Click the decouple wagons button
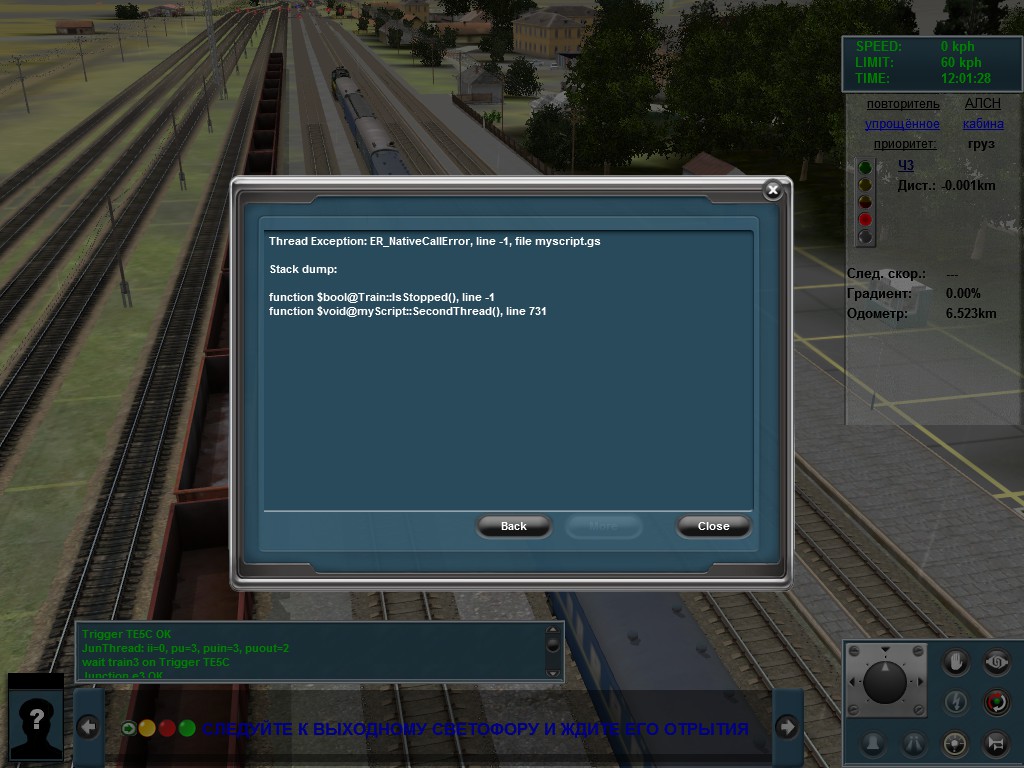 (x=996, y=743)
